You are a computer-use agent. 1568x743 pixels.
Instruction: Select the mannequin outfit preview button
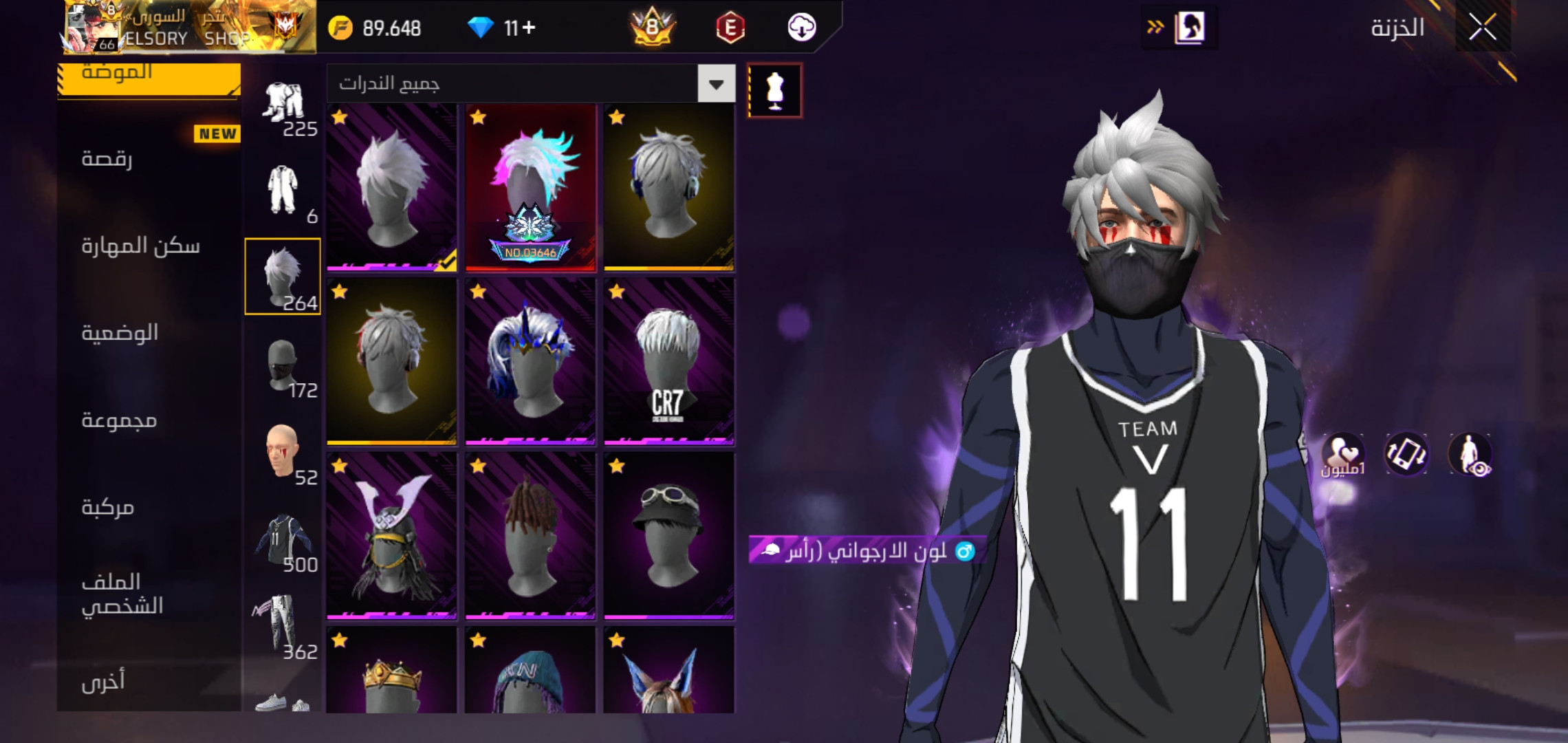(774, 90)
